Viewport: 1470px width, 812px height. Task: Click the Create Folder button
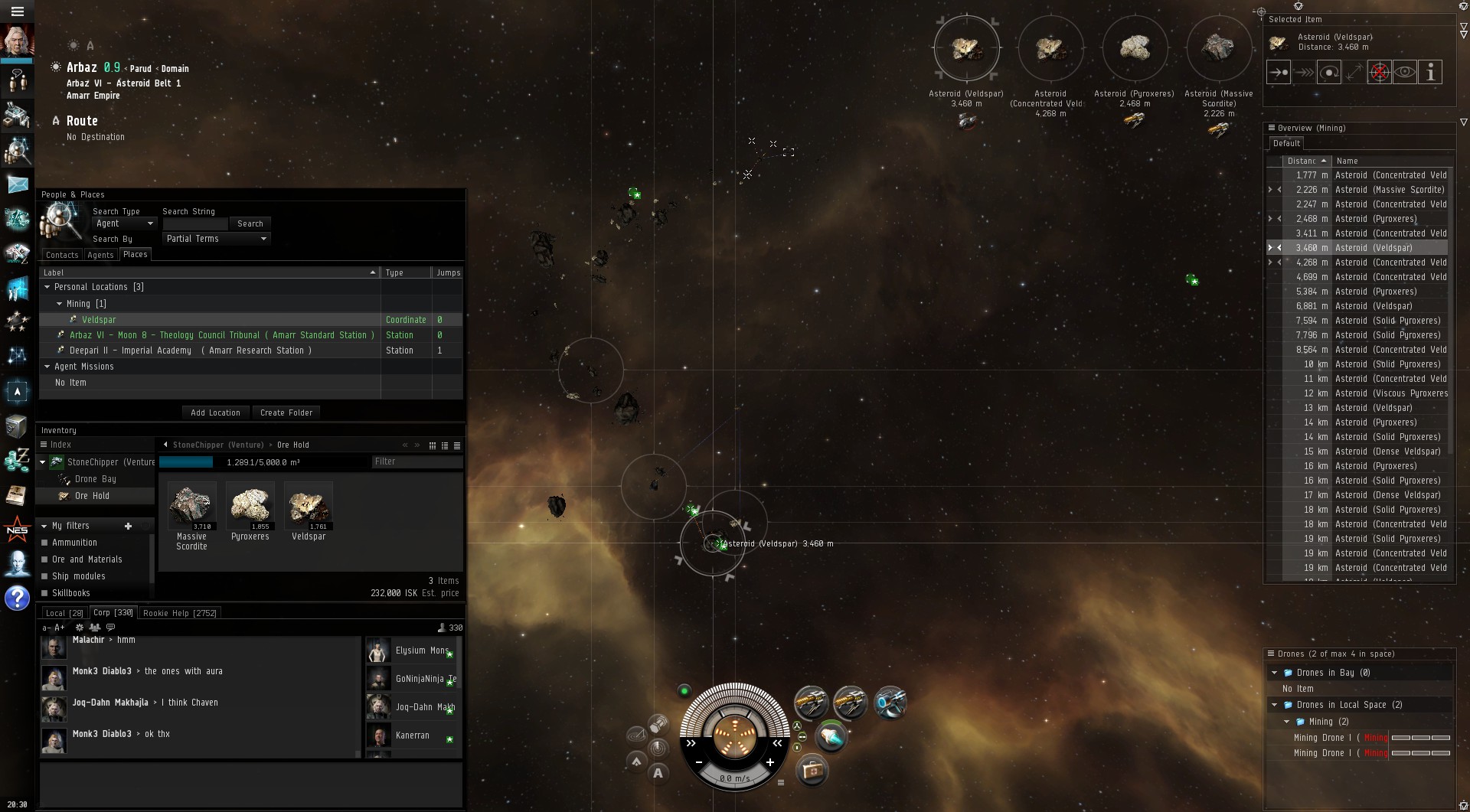286,413
